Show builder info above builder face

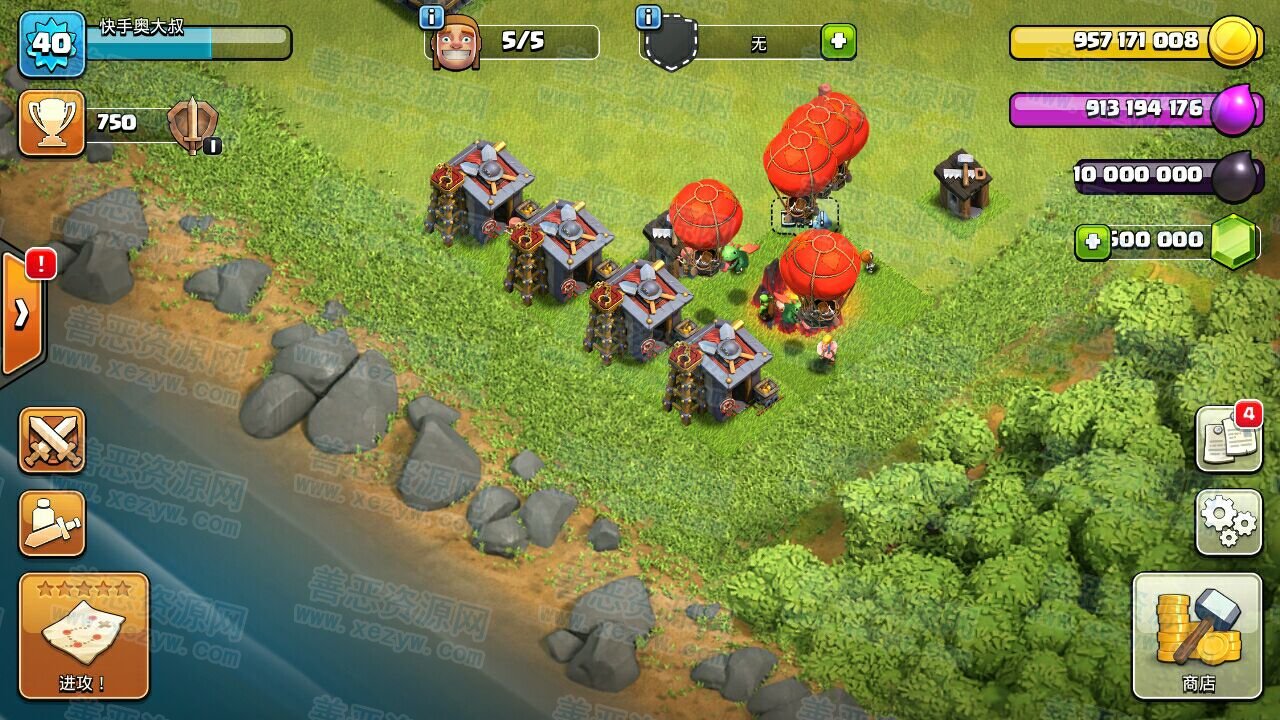432,17
